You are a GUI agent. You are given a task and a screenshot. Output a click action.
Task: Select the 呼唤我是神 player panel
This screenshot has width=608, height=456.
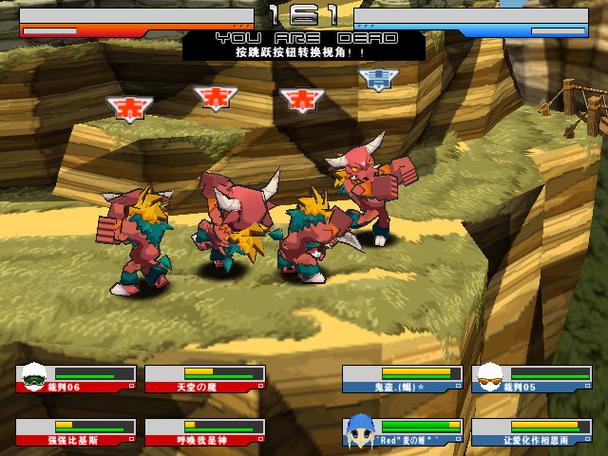click(204, 432)
